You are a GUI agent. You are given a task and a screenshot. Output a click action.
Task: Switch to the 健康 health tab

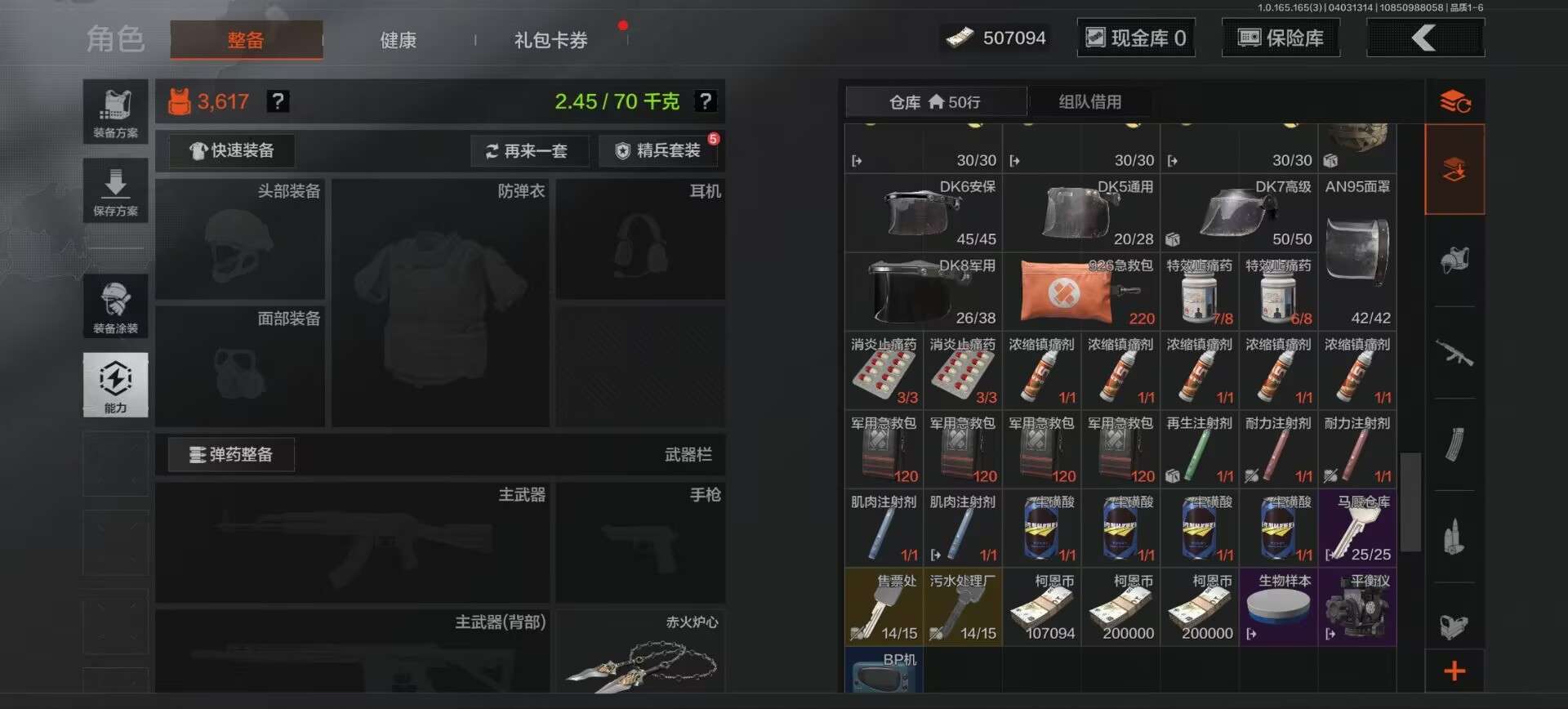(x=398, y=40)
